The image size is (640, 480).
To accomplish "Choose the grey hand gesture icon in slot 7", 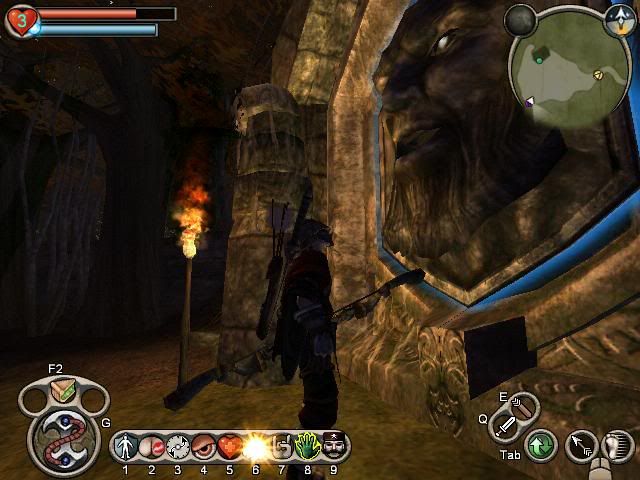I will [x=281, y=446].
